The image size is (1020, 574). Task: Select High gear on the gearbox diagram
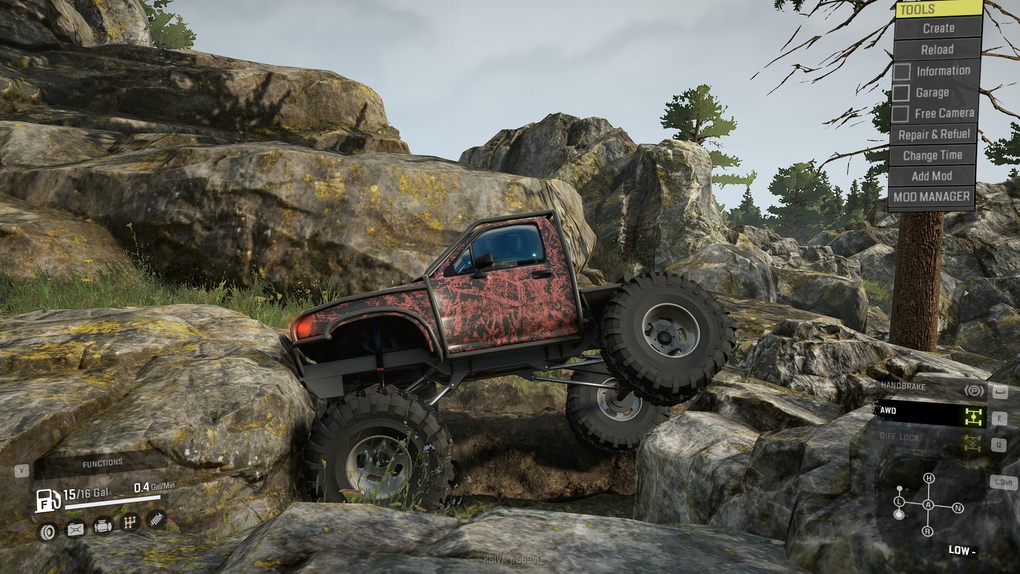pos(929,479)
